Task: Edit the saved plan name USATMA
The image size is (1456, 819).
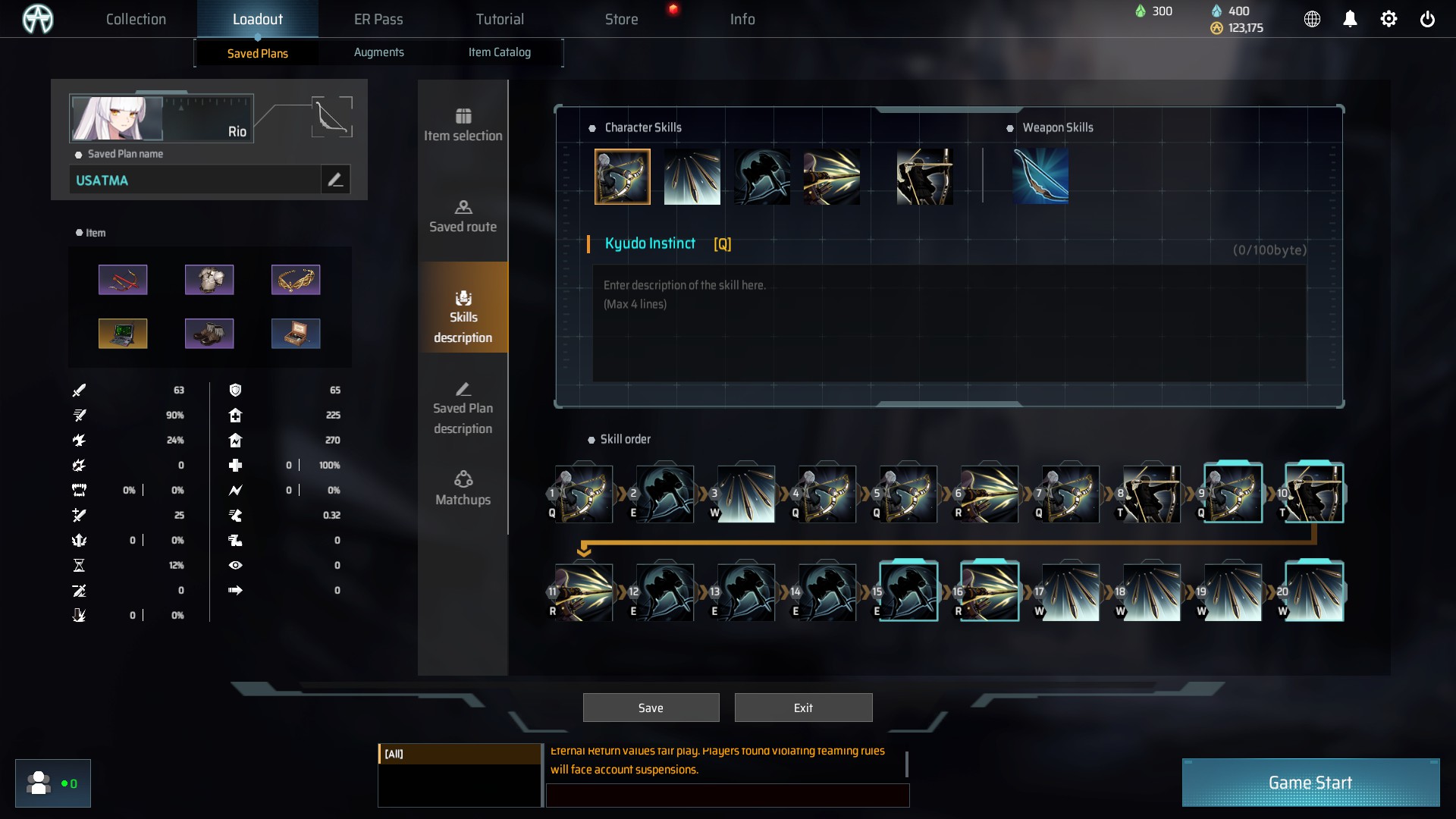Action: click(335, 180)
